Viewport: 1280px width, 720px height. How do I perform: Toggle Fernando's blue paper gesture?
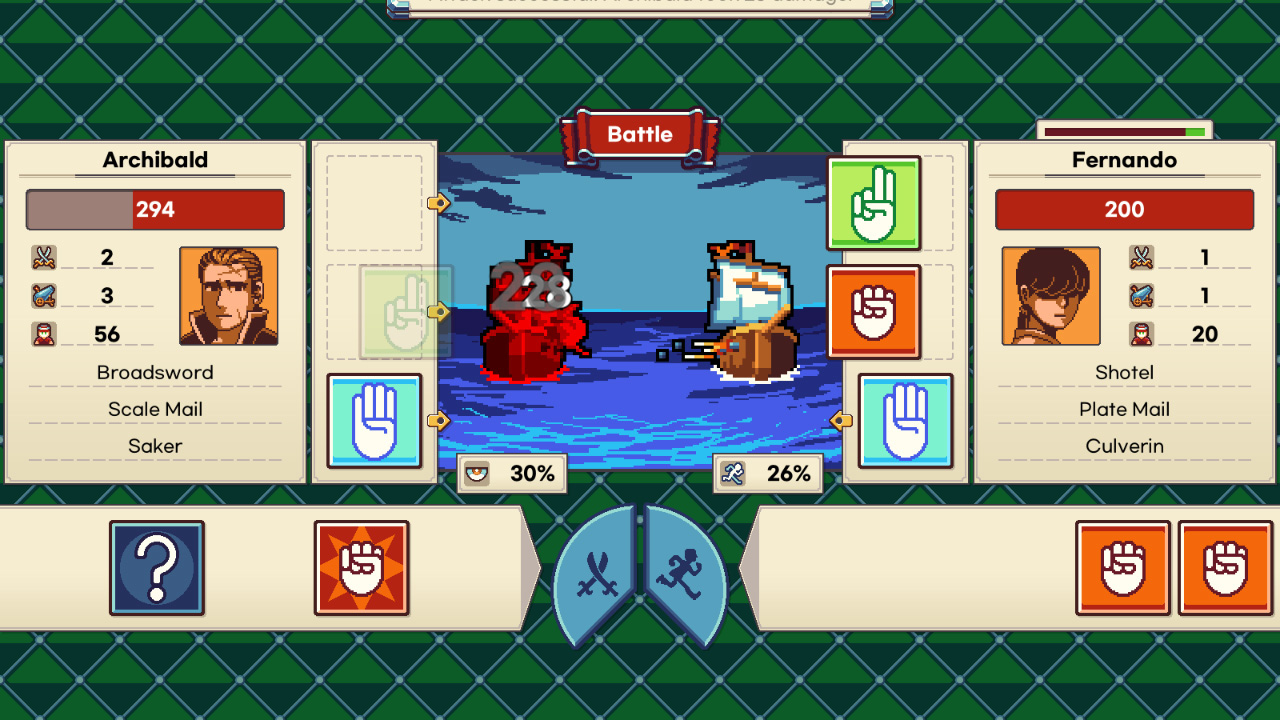pos(905,421)
